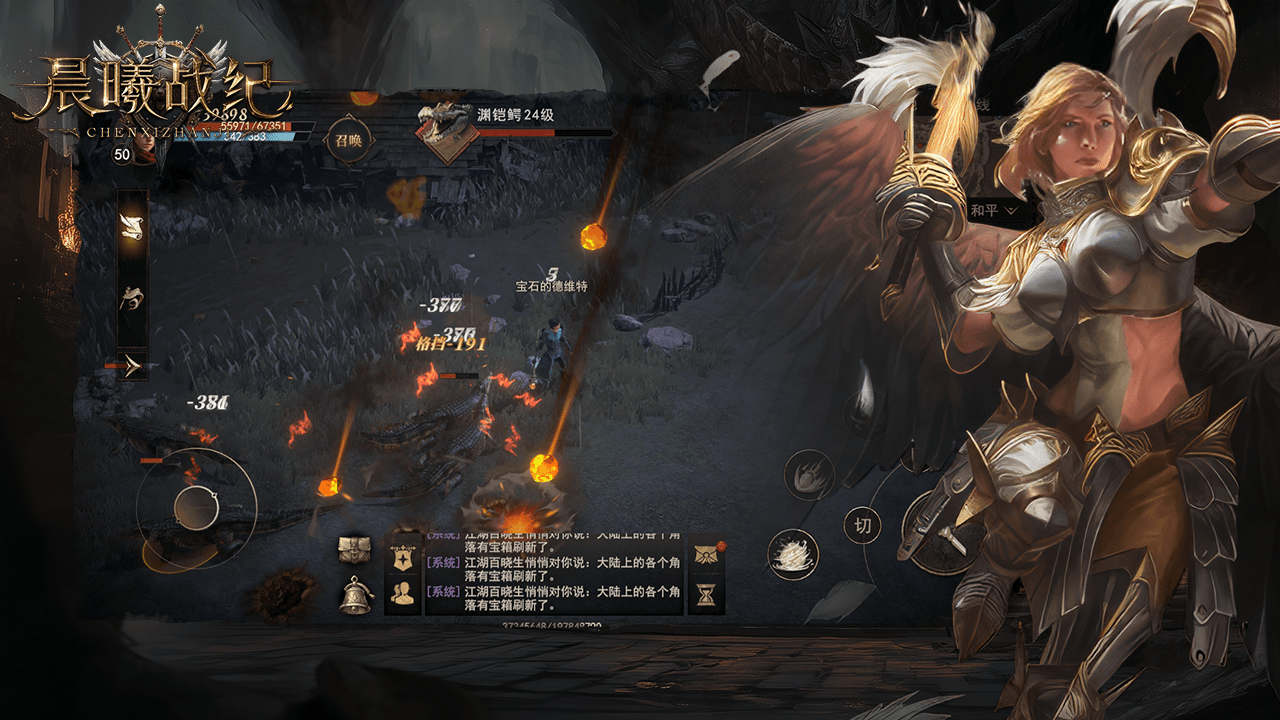The width and height of the screenshot is (1280, 720).
Task: Tap the 召唤 summon button
Action: tap(348, 140)
